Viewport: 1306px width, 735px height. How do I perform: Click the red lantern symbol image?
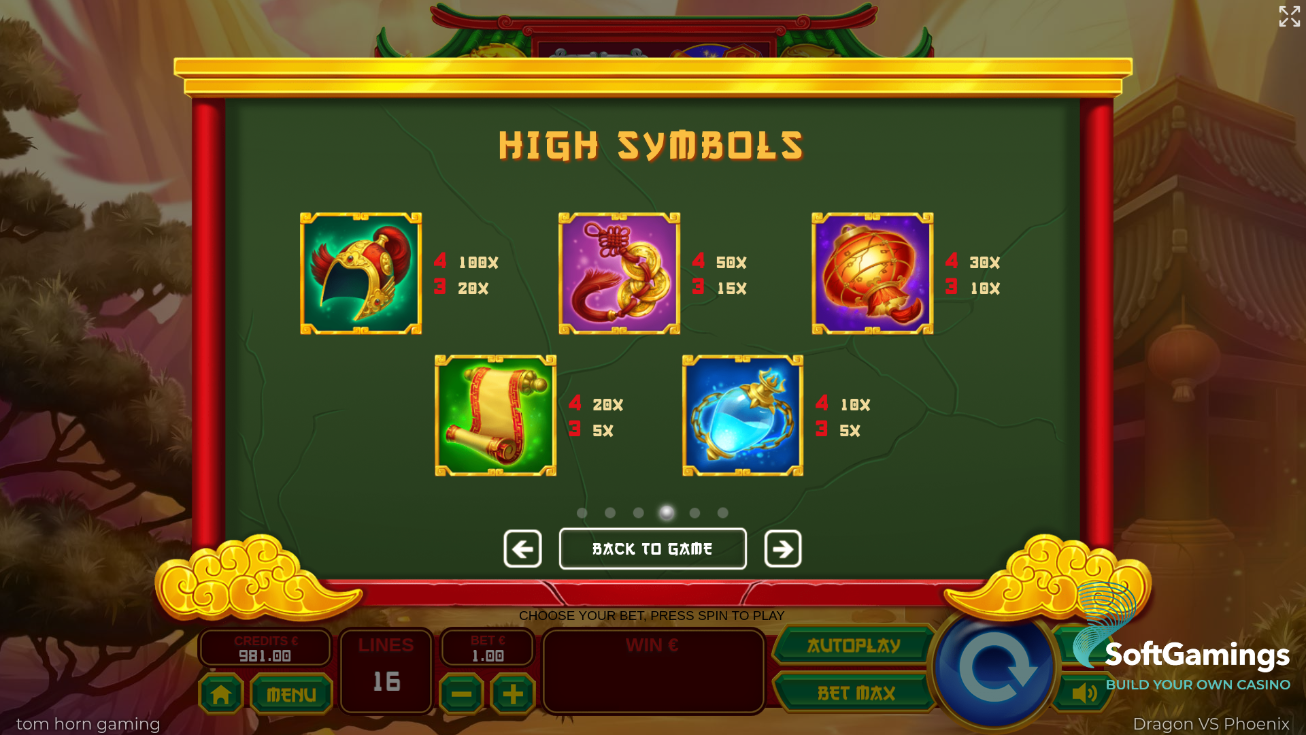point(871,272)
